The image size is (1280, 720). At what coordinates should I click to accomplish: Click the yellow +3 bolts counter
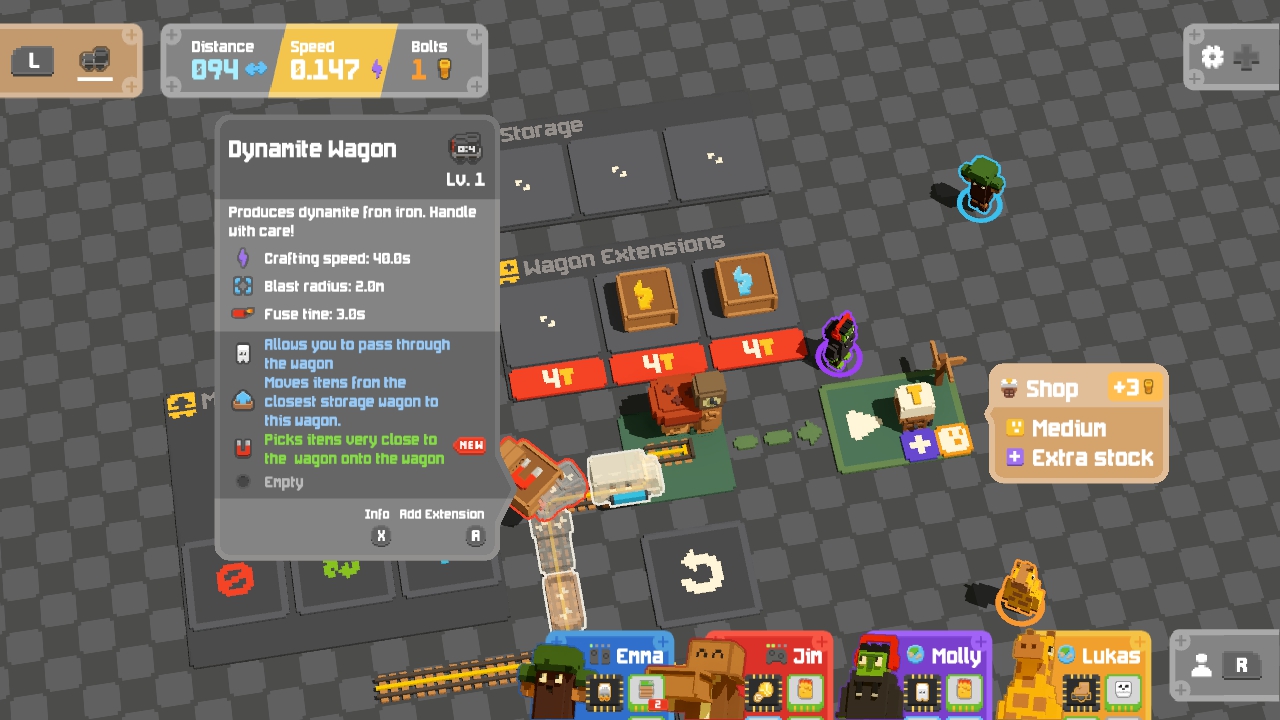[1135, 387]
